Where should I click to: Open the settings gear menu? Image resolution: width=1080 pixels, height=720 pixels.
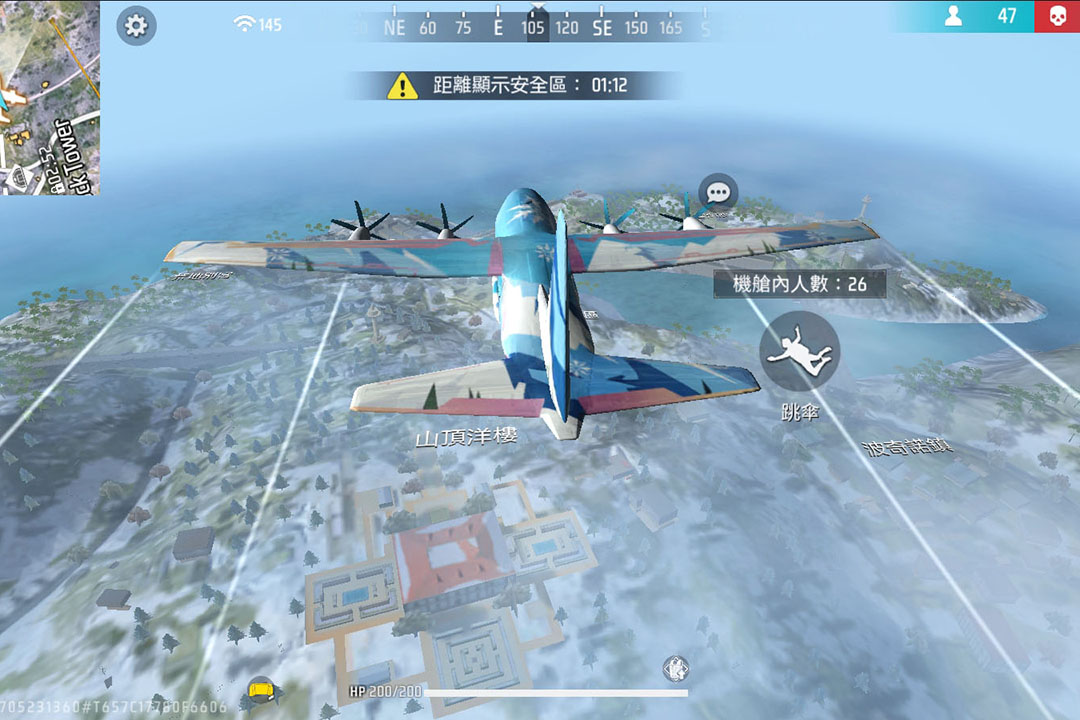click(x=136, y=26)
